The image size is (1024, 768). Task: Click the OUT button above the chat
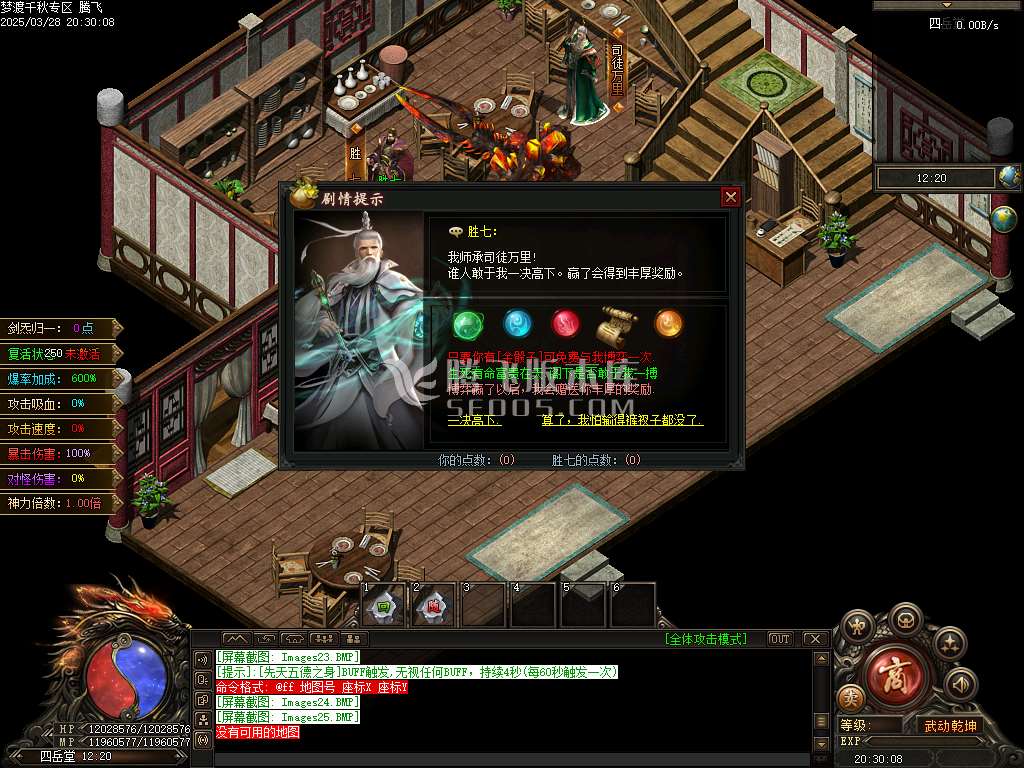tap(780, 639)
